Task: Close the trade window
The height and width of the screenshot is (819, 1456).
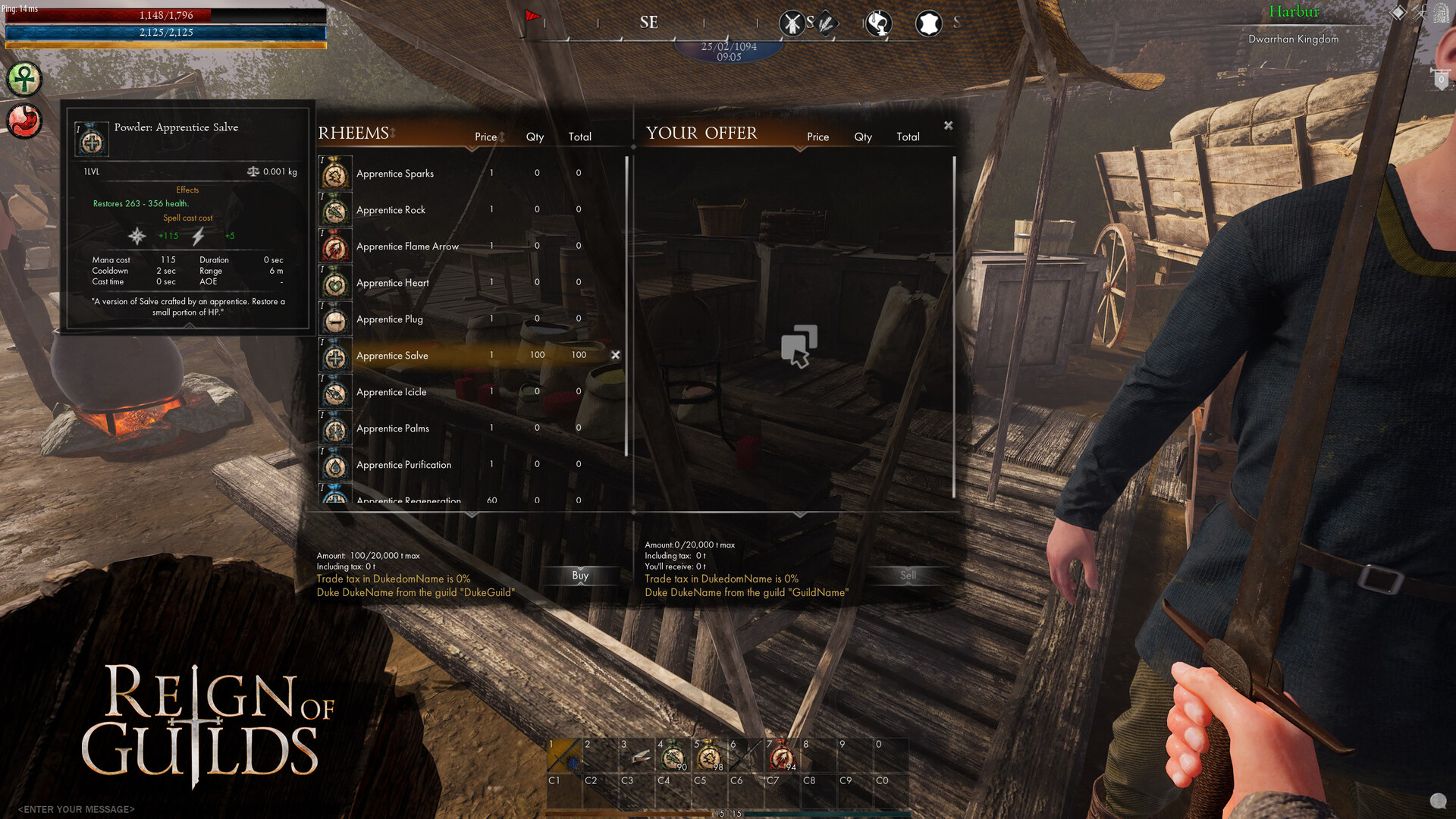Action: tap(948, 125)
